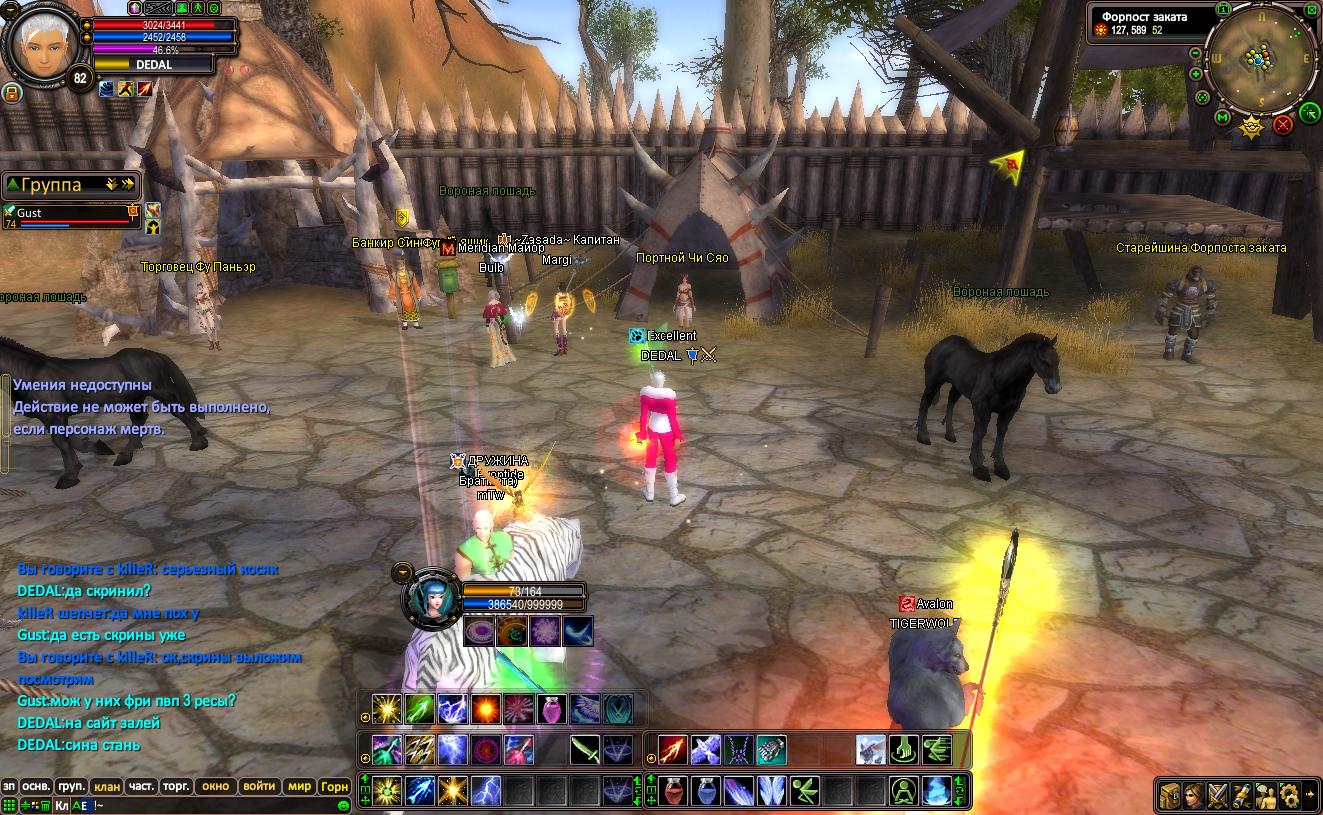Activate the green meditation pose skill
The width and height of the screenshot is (1323, 815).
coord(905,790)
